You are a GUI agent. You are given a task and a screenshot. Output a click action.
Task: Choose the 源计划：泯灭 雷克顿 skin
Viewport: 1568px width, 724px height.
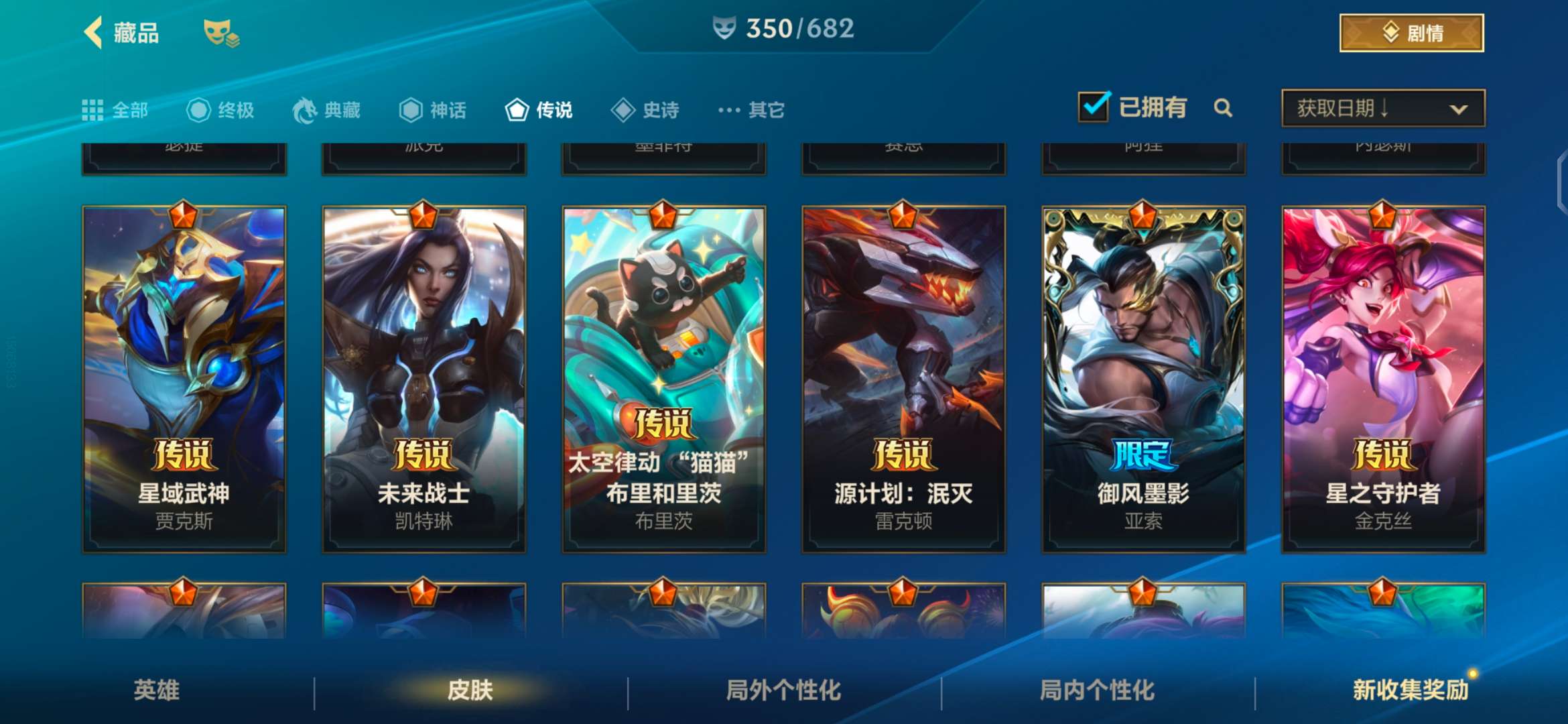tap(904, 379)
